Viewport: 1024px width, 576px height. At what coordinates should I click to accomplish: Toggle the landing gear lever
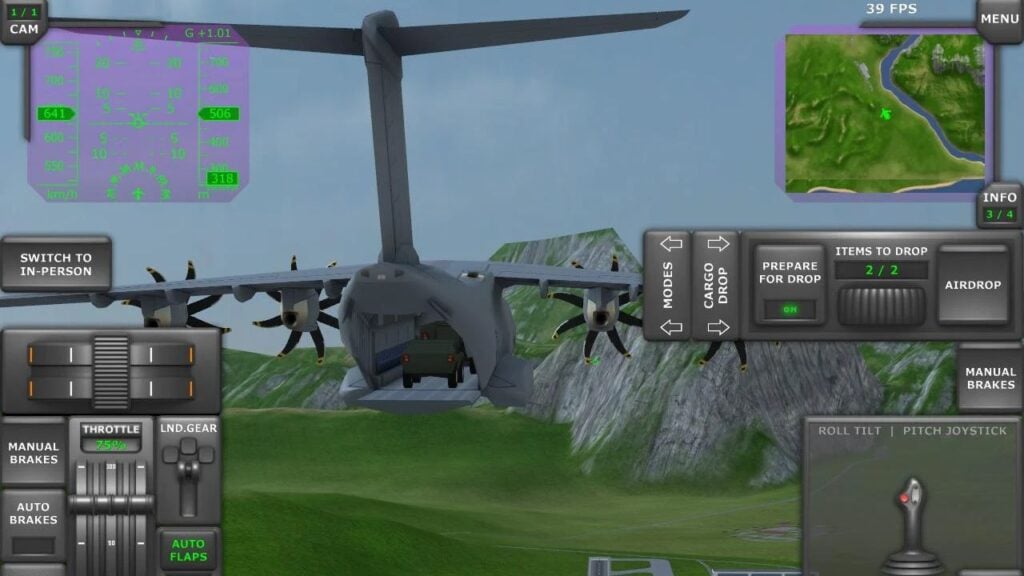click(189, 471)
